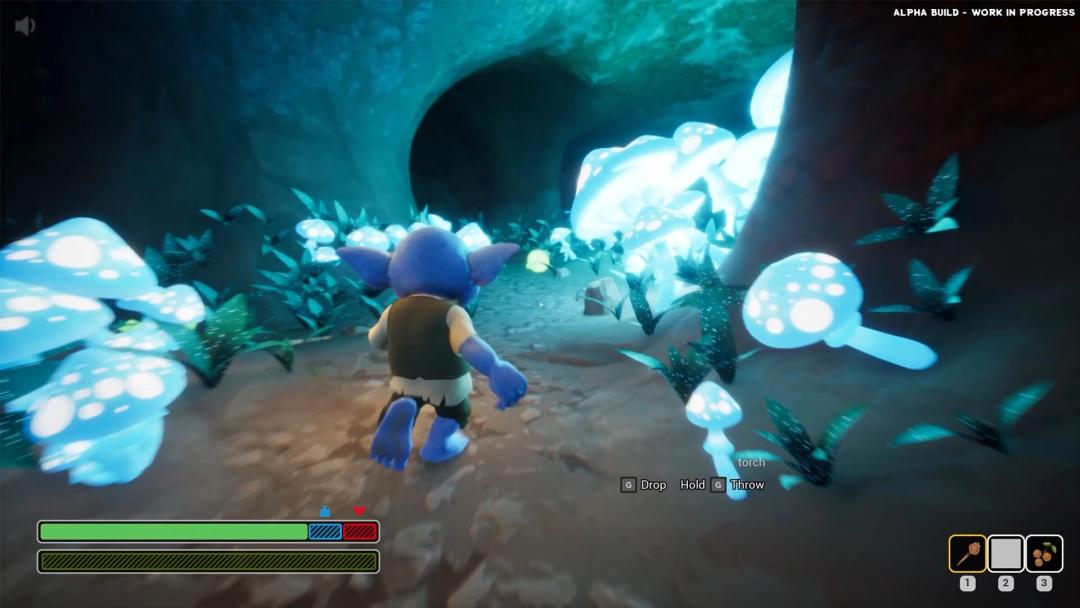This screenshot has height=608, width=1080.
Task: Select the orange berries hotbar slot
Action: [1044, 553]
